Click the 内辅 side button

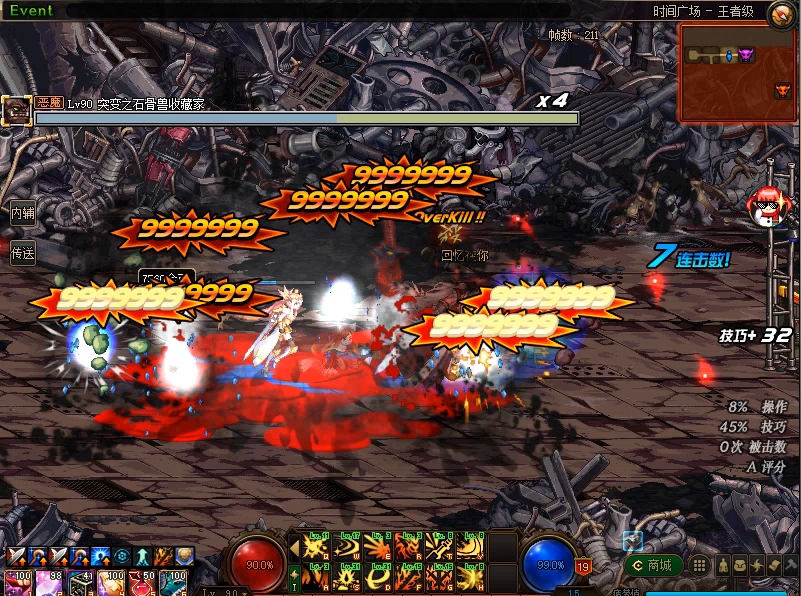pyautogui.click(x=22, y=213)
